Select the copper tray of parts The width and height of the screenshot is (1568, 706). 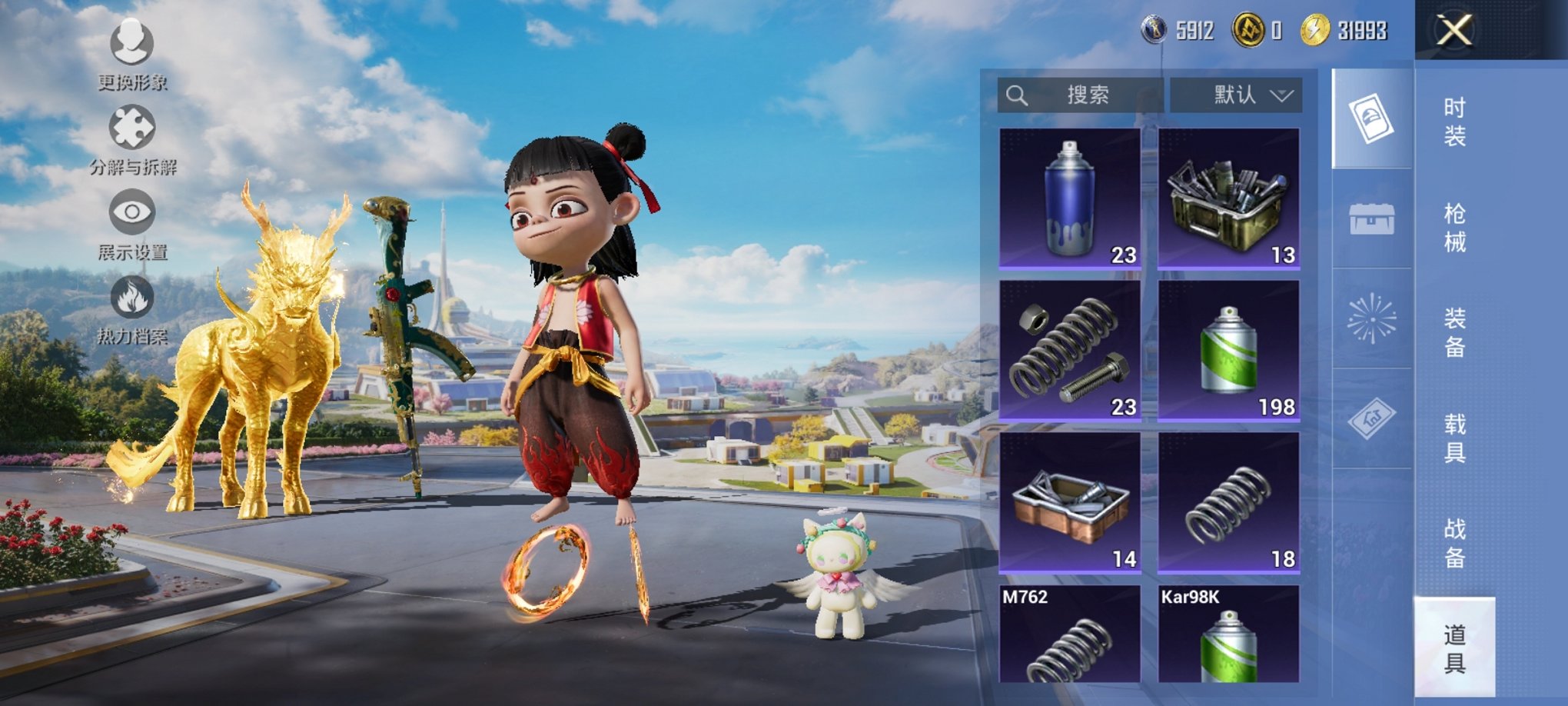(x=1069, y=502)
